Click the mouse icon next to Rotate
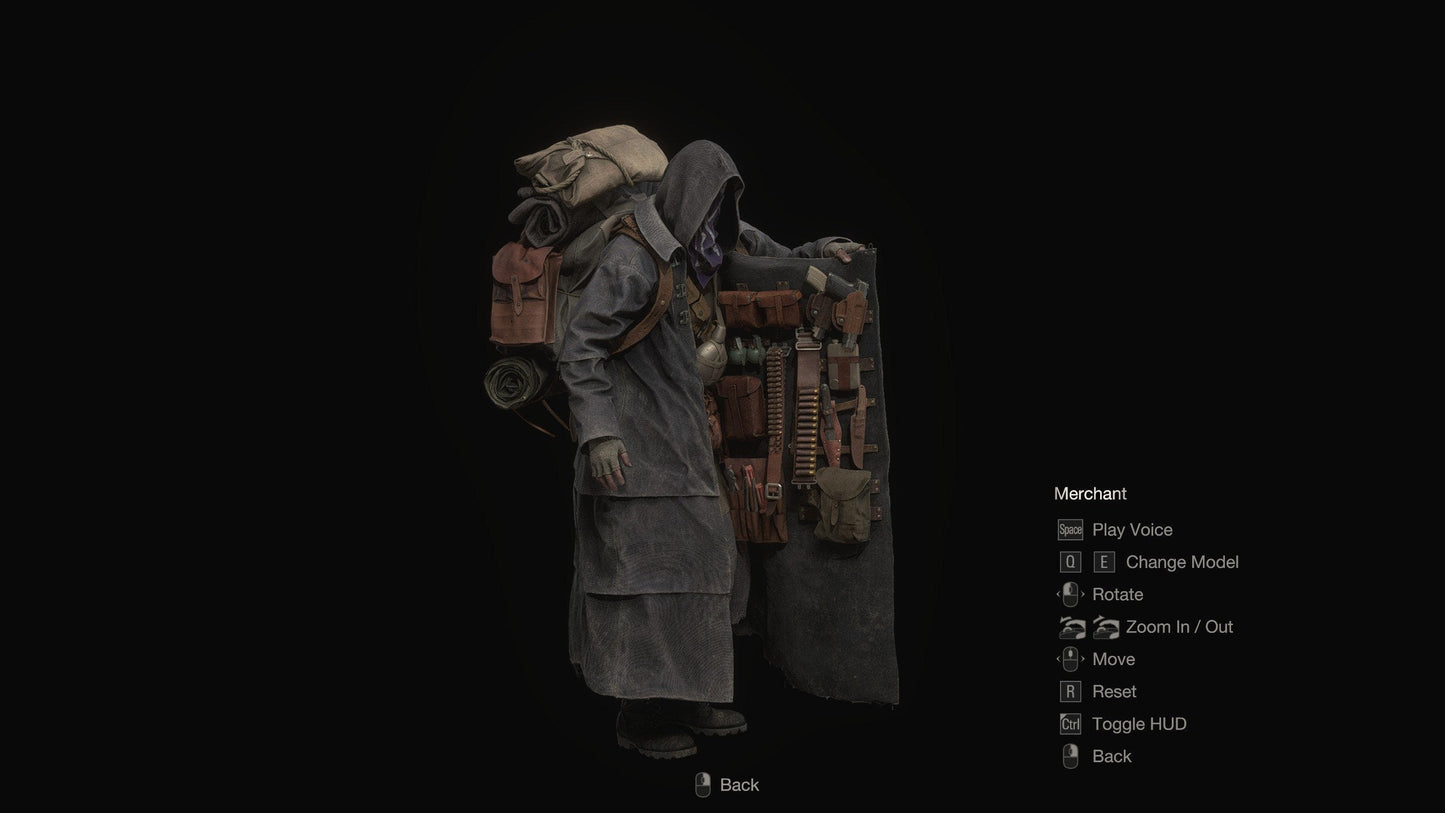The image size is (1445, 813). click(1068, 593)
